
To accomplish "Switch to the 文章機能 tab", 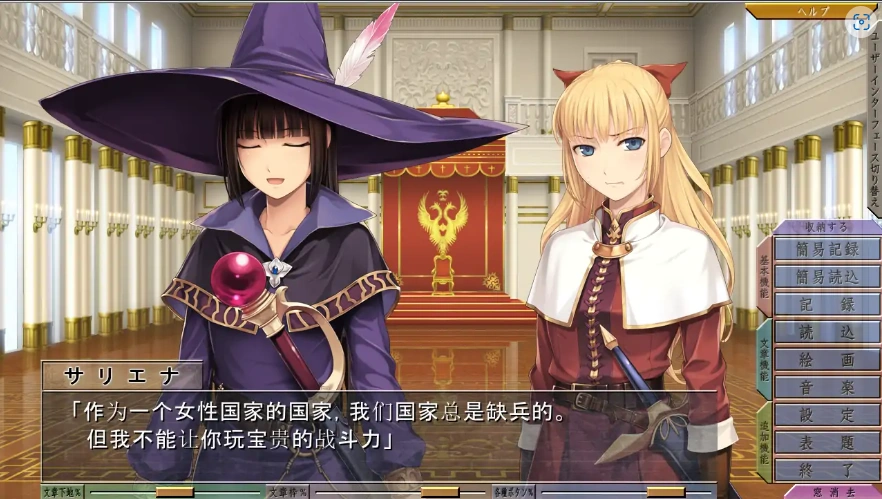I will (x=764, y=358).
